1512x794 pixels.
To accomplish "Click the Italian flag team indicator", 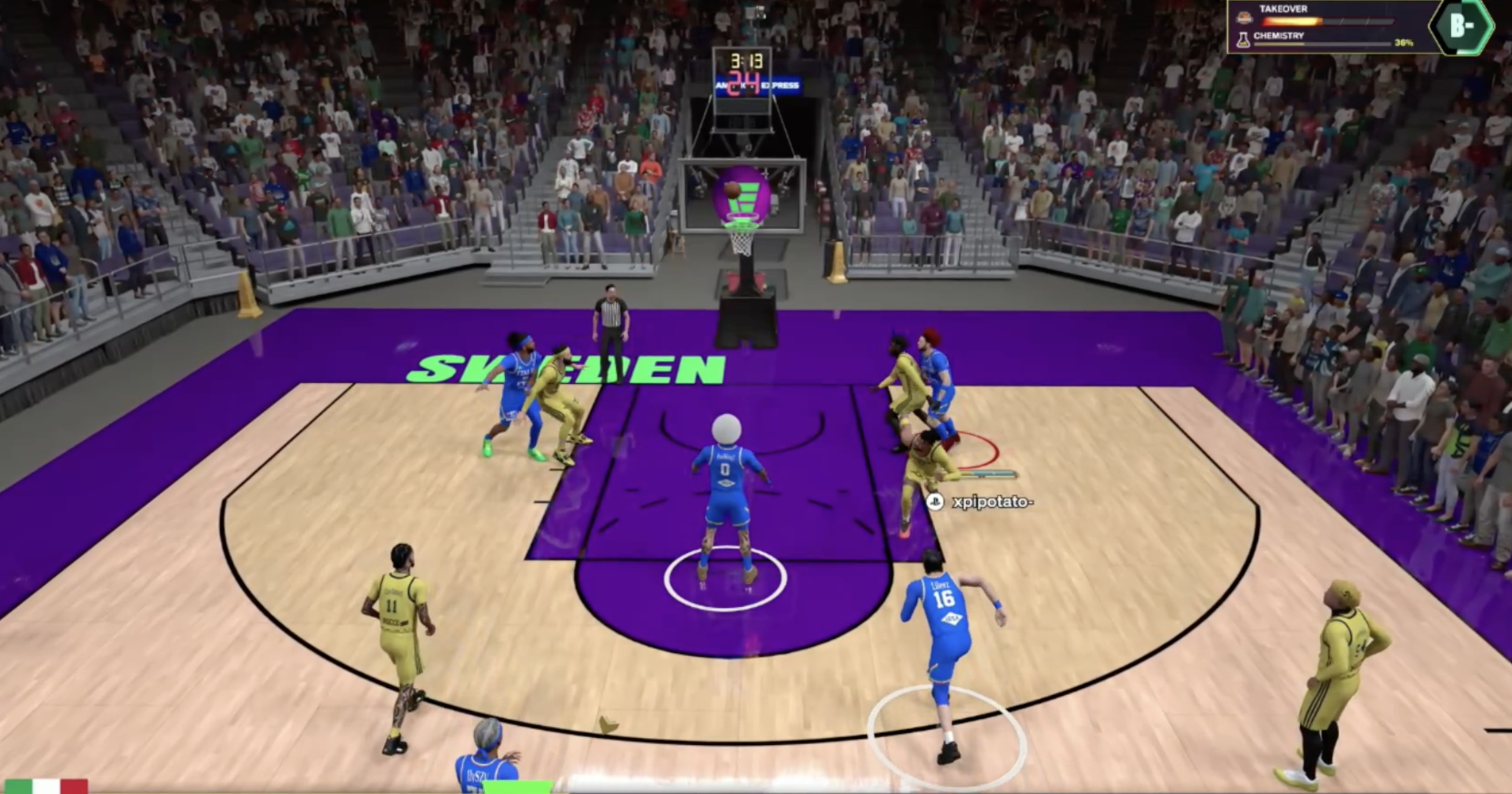I will (x=45, y=786).
